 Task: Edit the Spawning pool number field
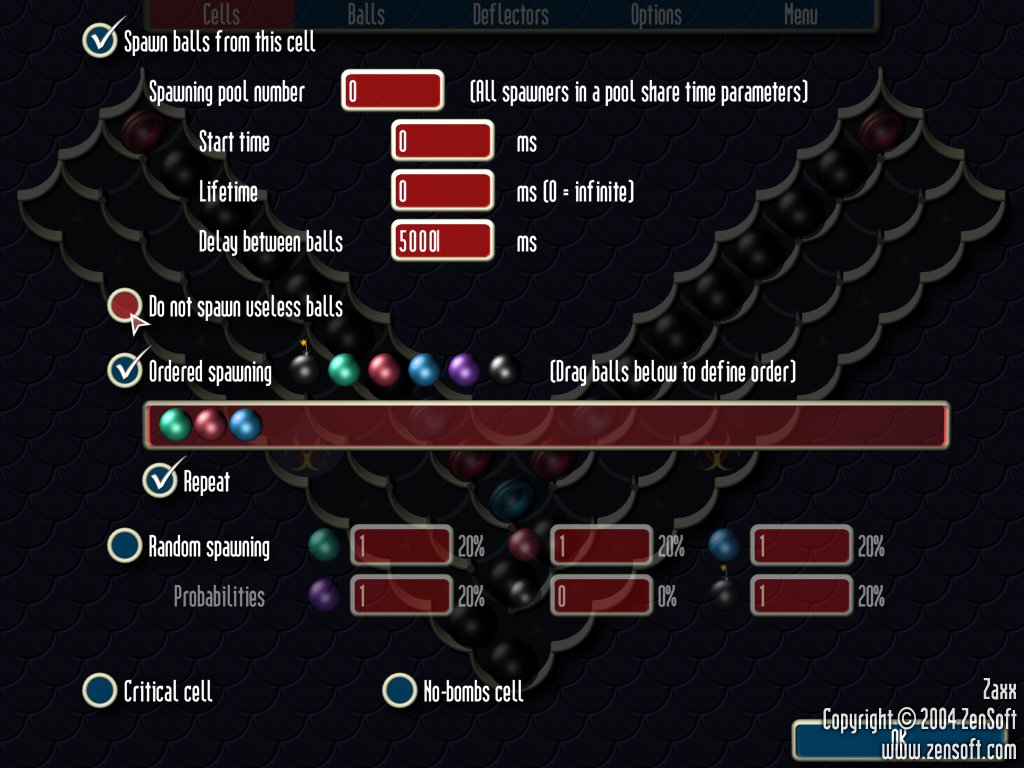[x=392, y=92]
